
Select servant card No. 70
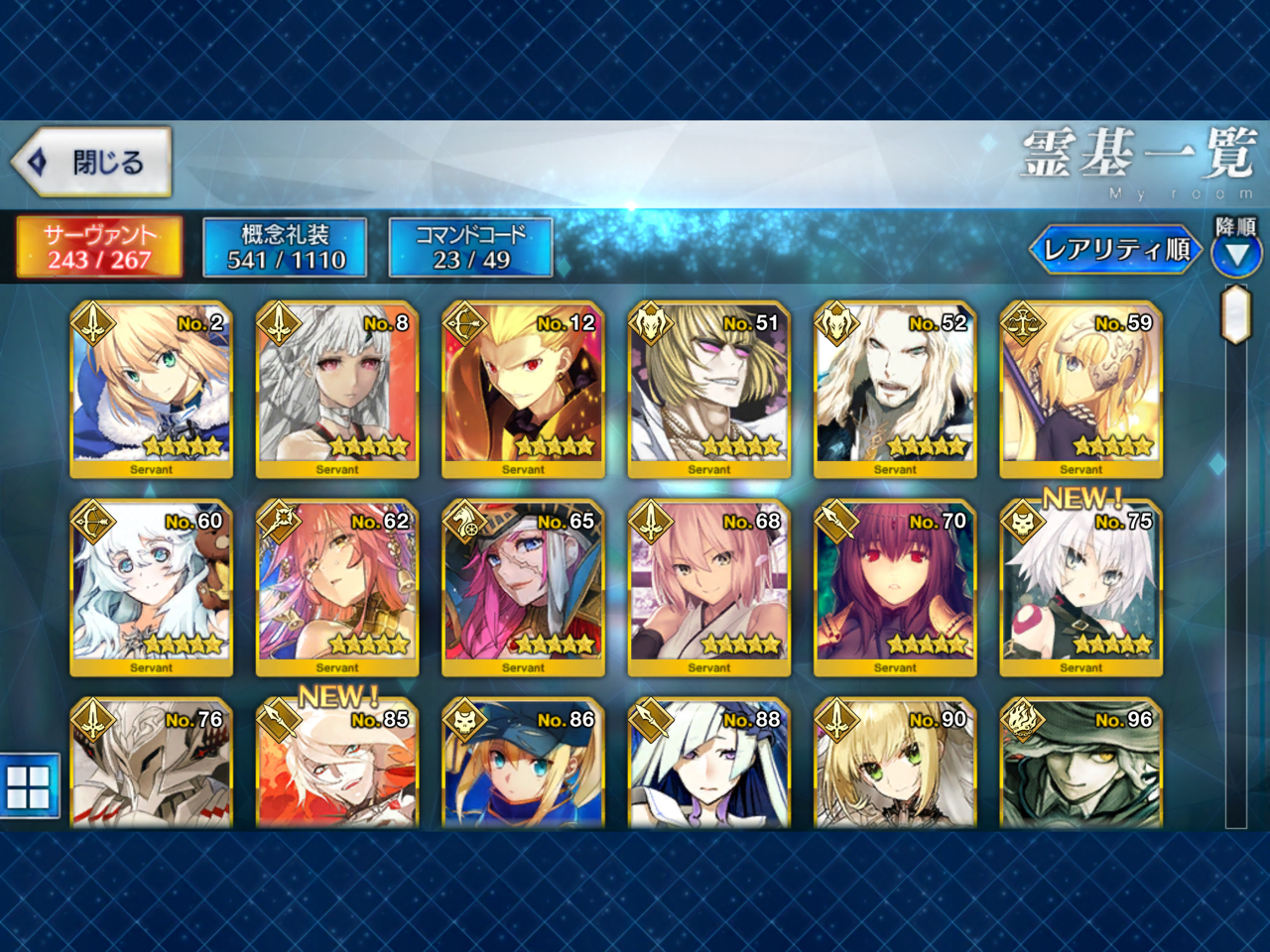pos(895,587)
